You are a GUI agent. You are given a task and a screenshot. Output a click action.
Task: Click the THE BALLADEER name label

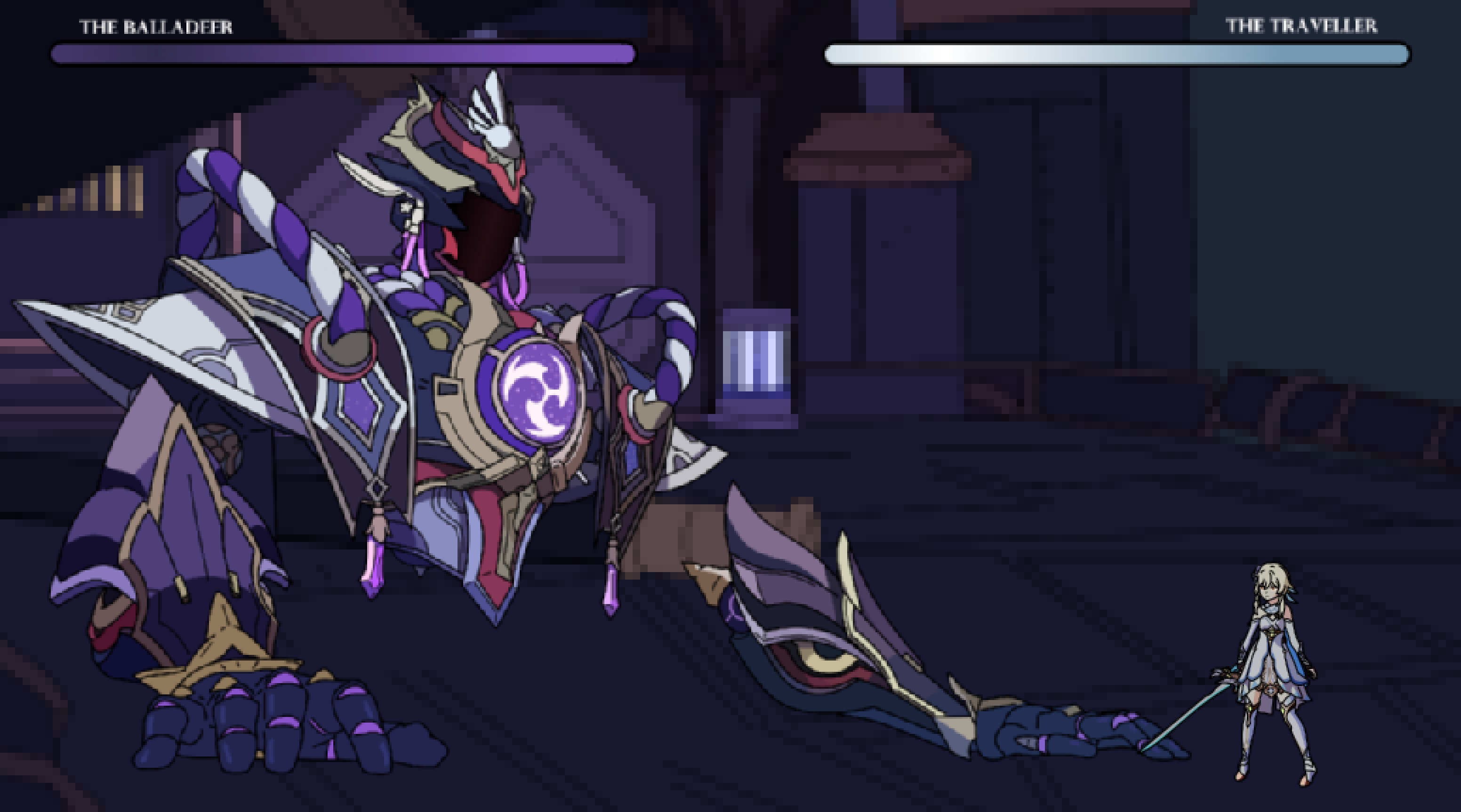click(x=156, y=25)
